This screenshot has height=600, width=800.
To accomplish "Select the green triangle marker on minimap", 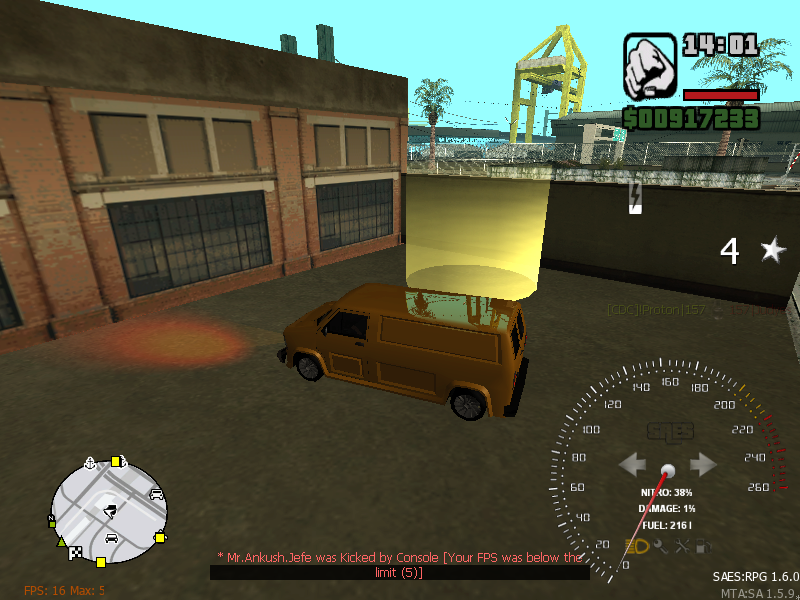I will pos(63,541).
